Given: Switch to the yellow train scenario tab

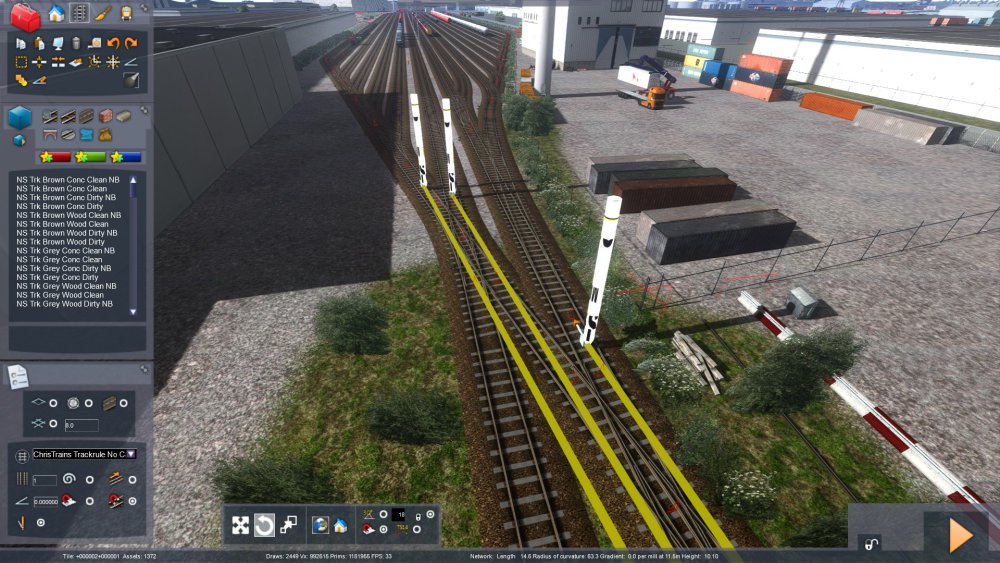Looking at the screenshot, I should [x=126, y=13].
